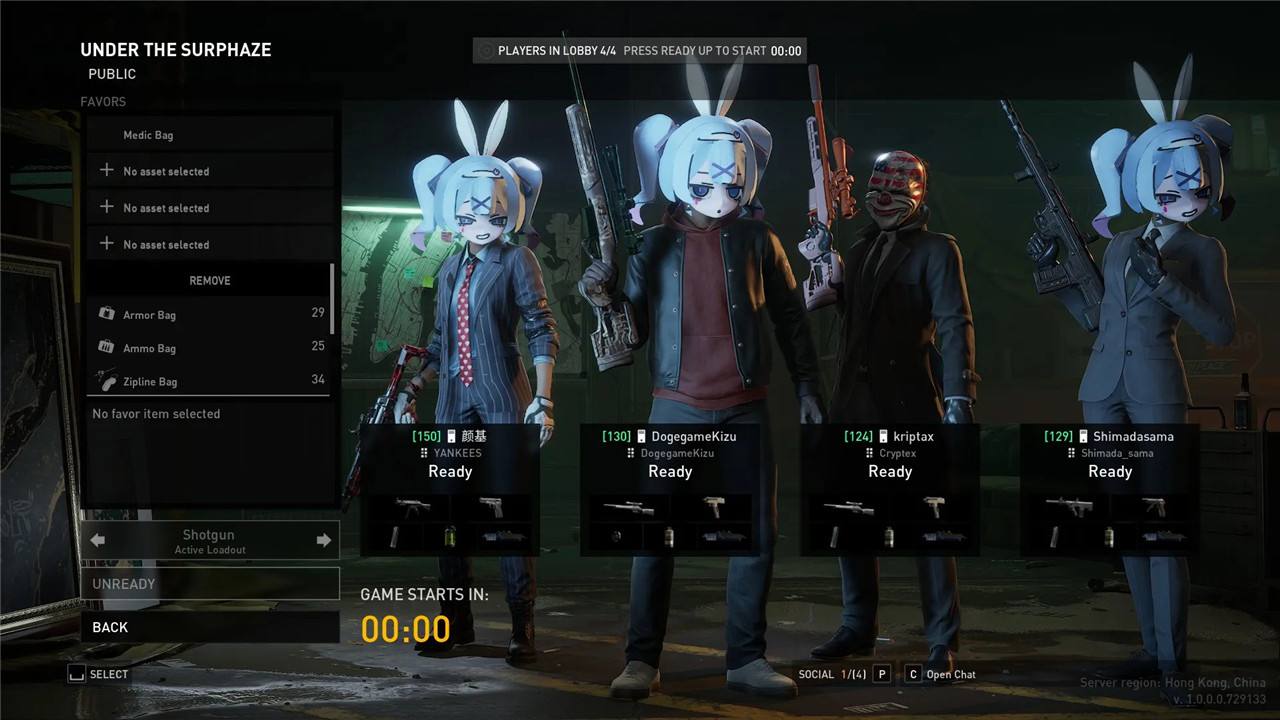Choose the Armor Bag favor

click(210, 314)
